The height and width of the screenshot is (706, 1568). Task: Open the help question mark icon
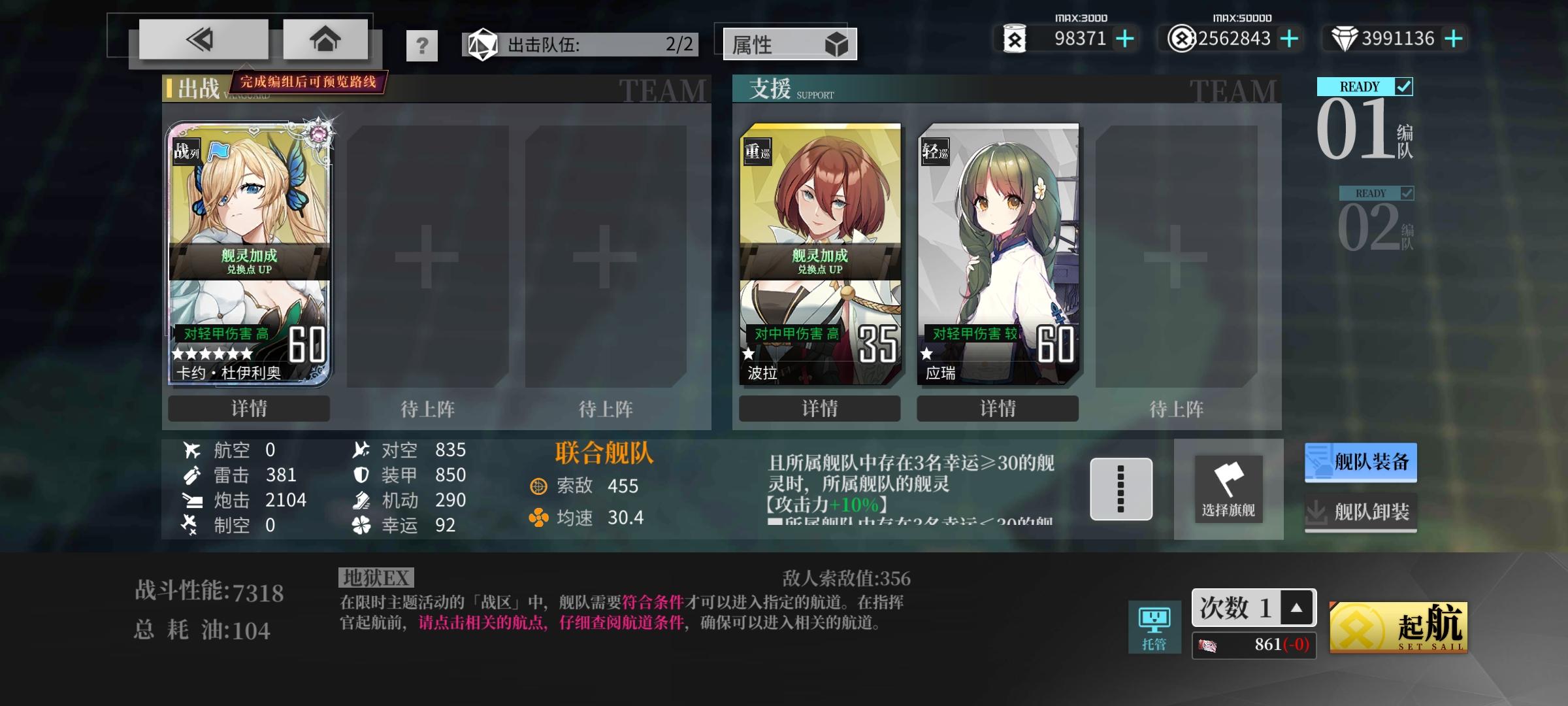click(x=423, y=44)
